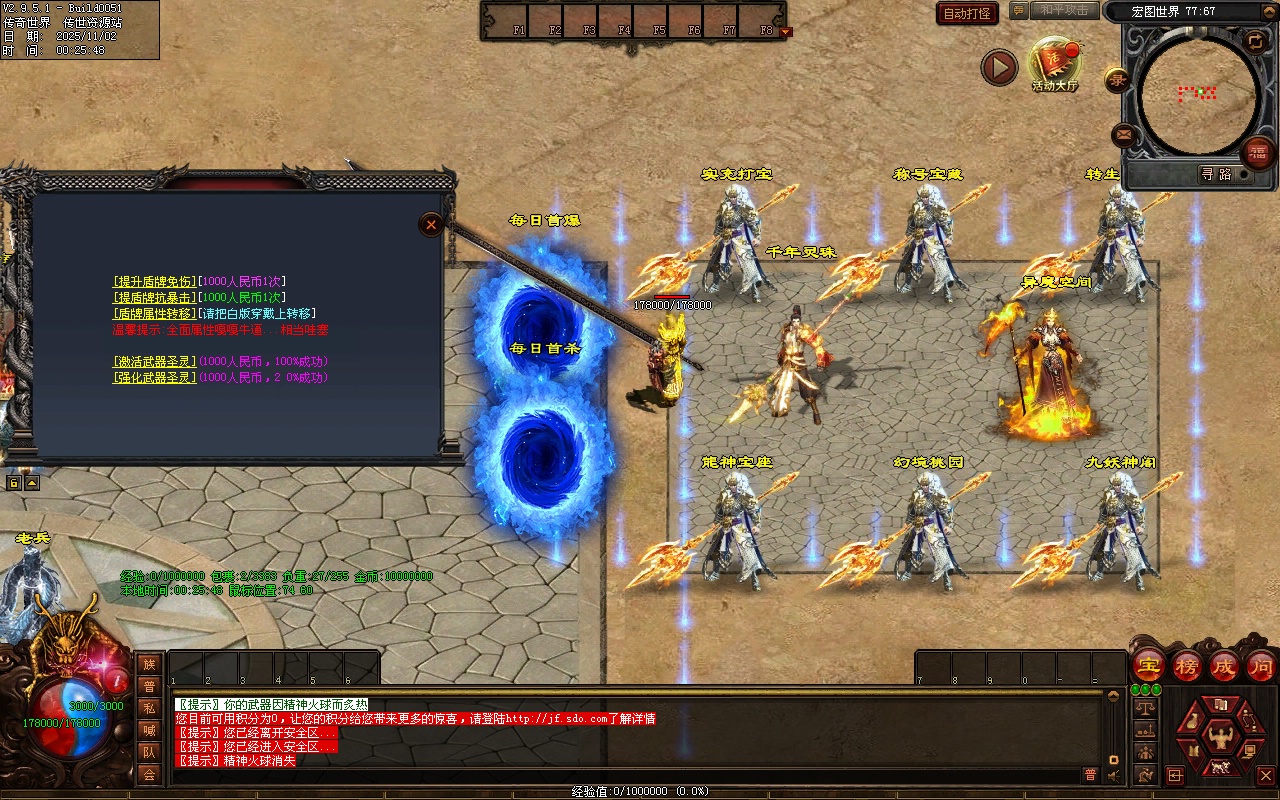Switch the 和平攻击 attack mode
The width and height of the screenshot is (1280, 800).
(x=1063, y=10)
